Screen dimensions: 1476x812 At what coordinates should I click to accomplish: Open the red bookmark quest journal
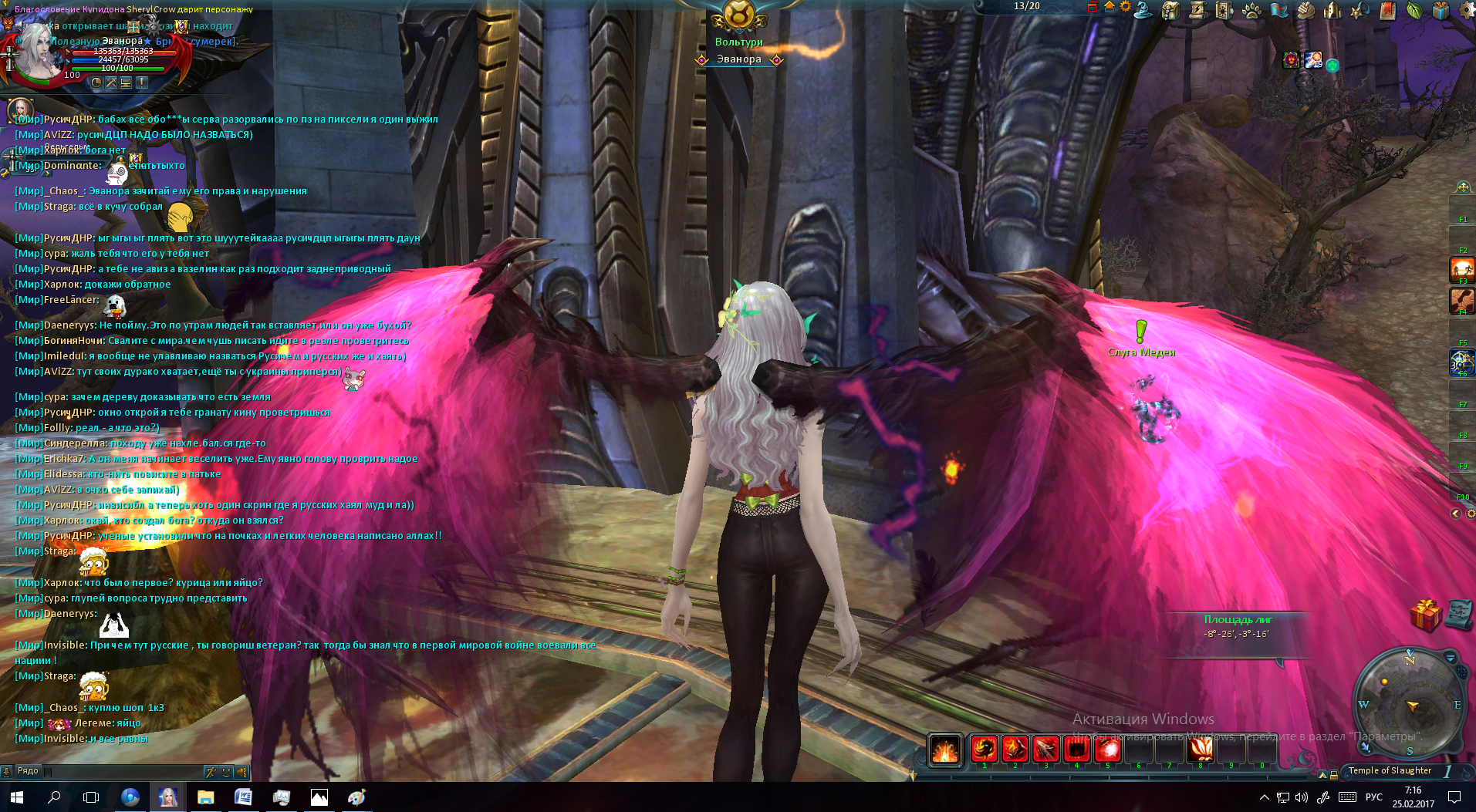click(x=1386, y=10)
